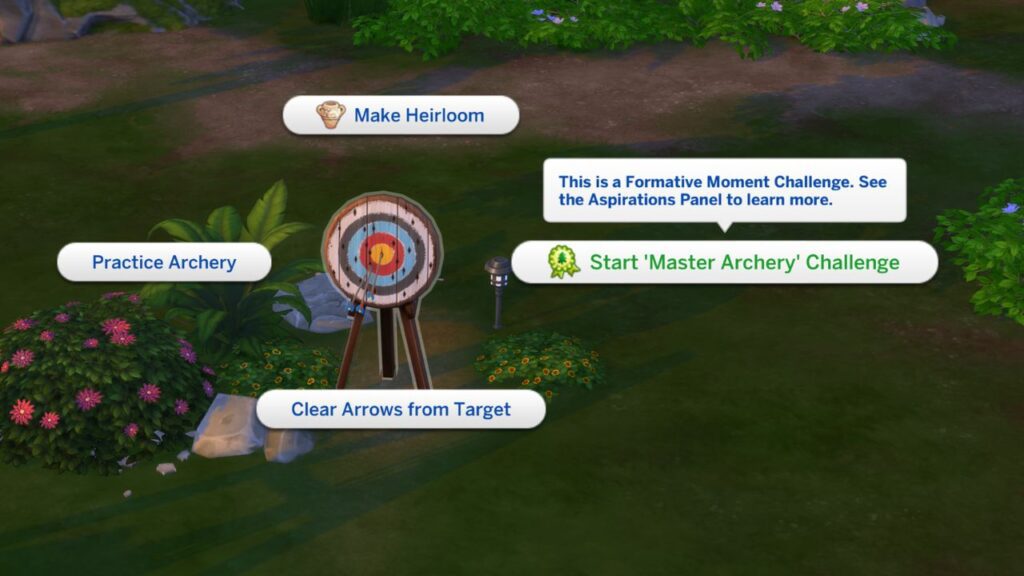Pick Clear Arrows from Target

coord(401,409)
